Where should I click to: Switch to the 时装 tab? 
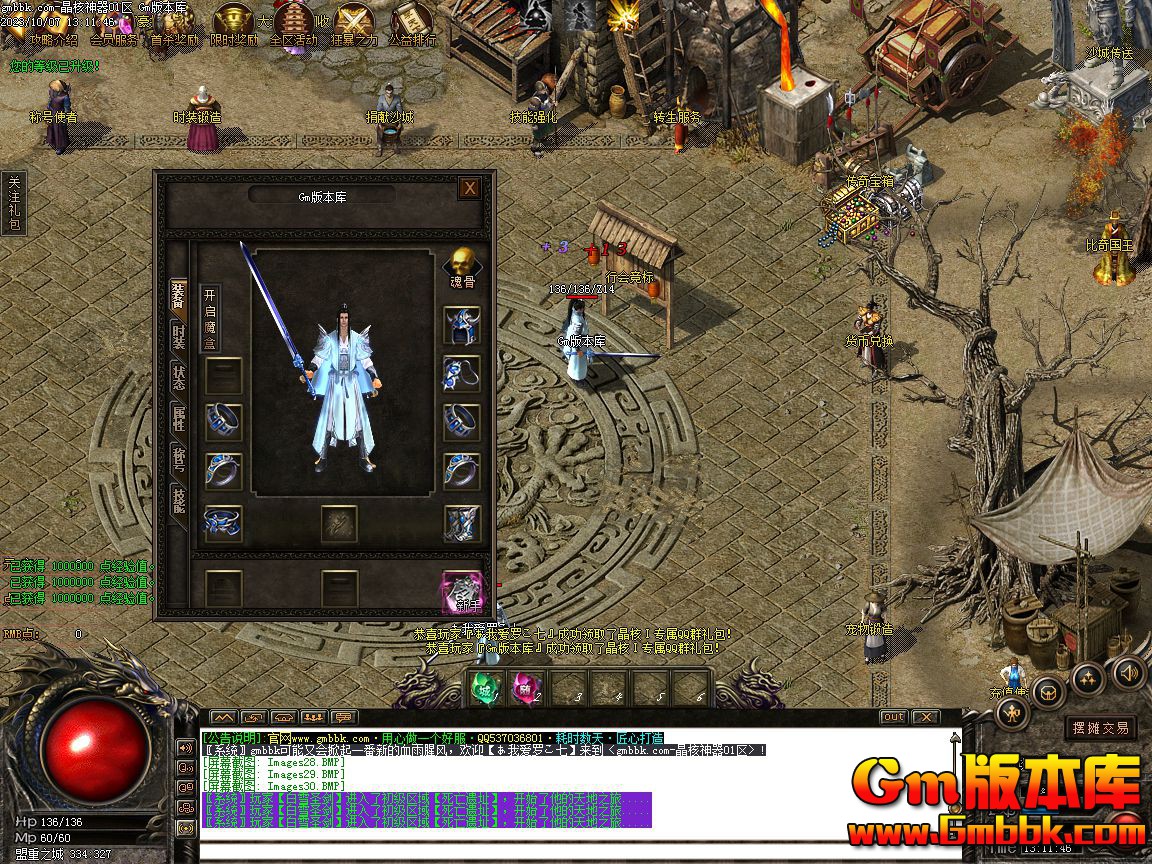click(x=178, y=335)
